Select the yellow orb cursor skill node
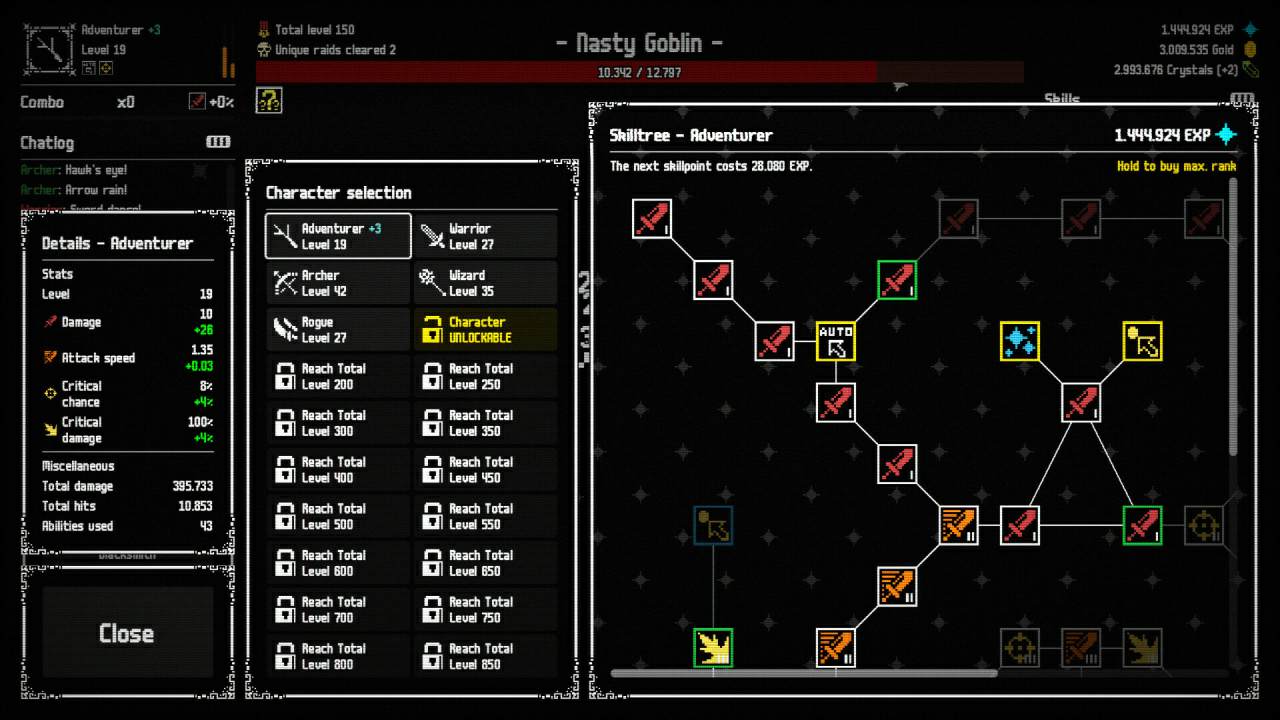This screenshot has height=720, width=1280. click(x=1142, y=341)
